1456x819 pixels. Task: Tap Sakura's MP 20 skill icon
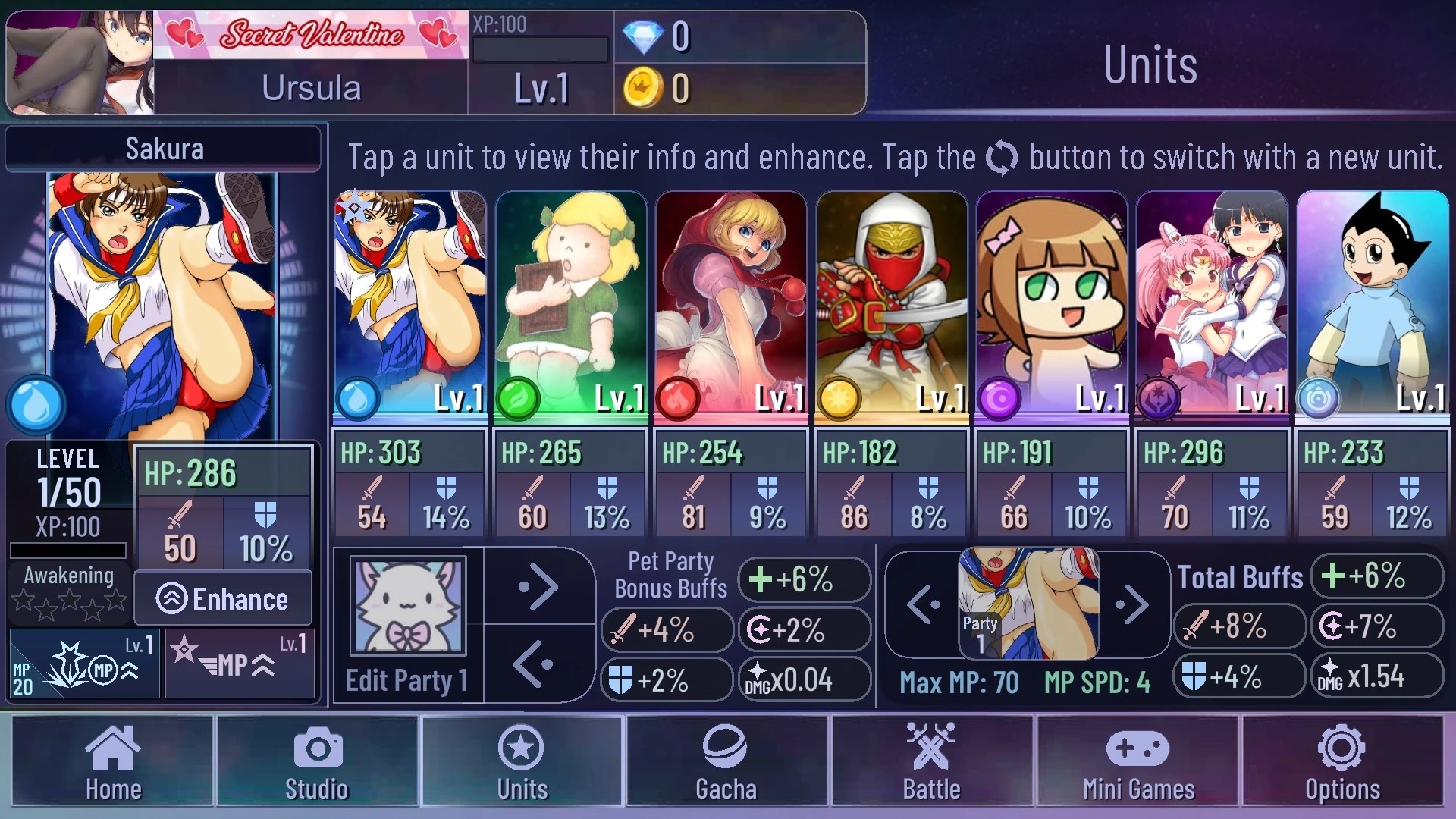coord(84,664)
